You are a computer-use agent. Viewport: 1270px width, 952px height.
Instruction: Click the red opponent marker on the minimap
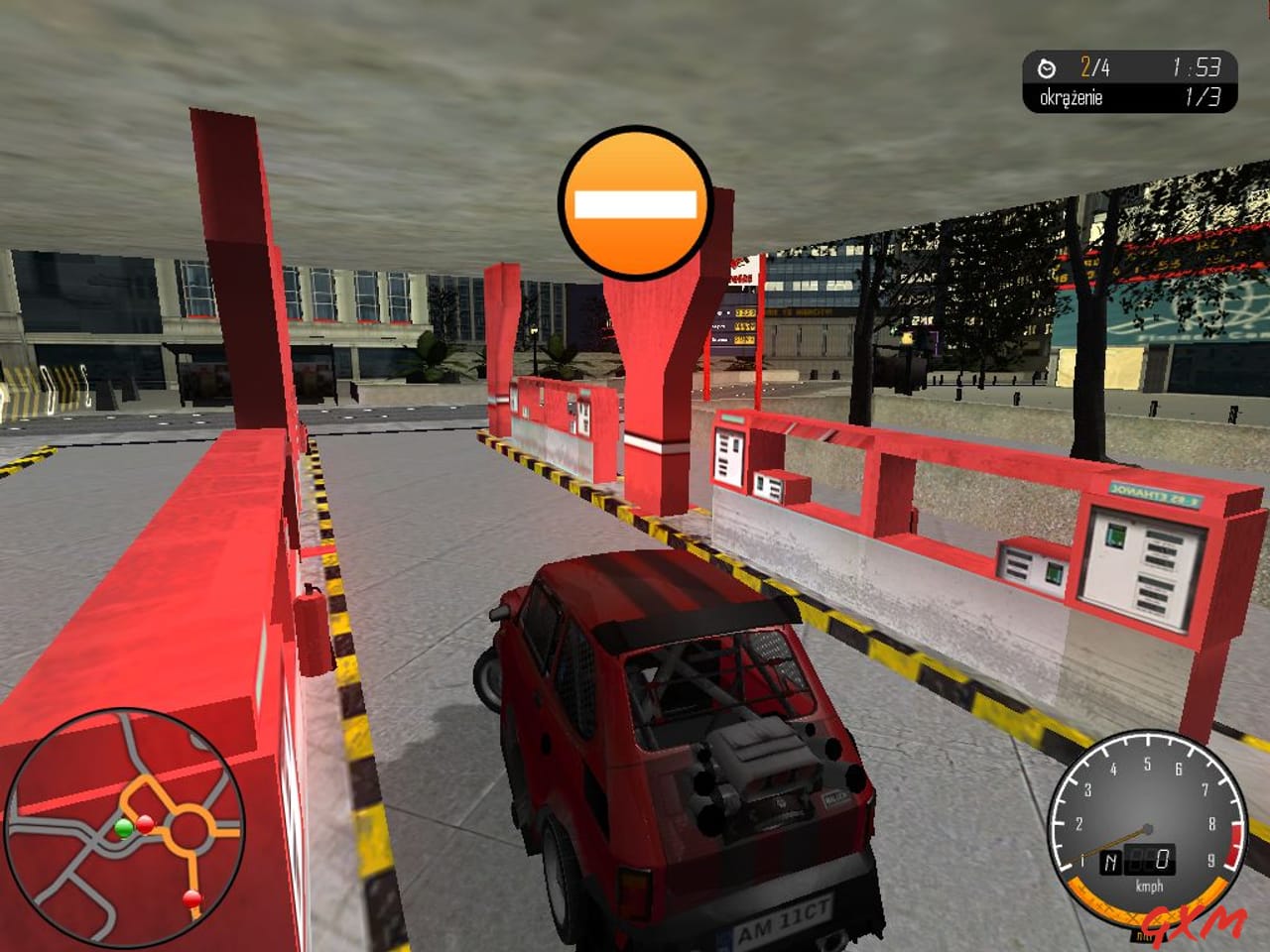[x=147, y=824]
